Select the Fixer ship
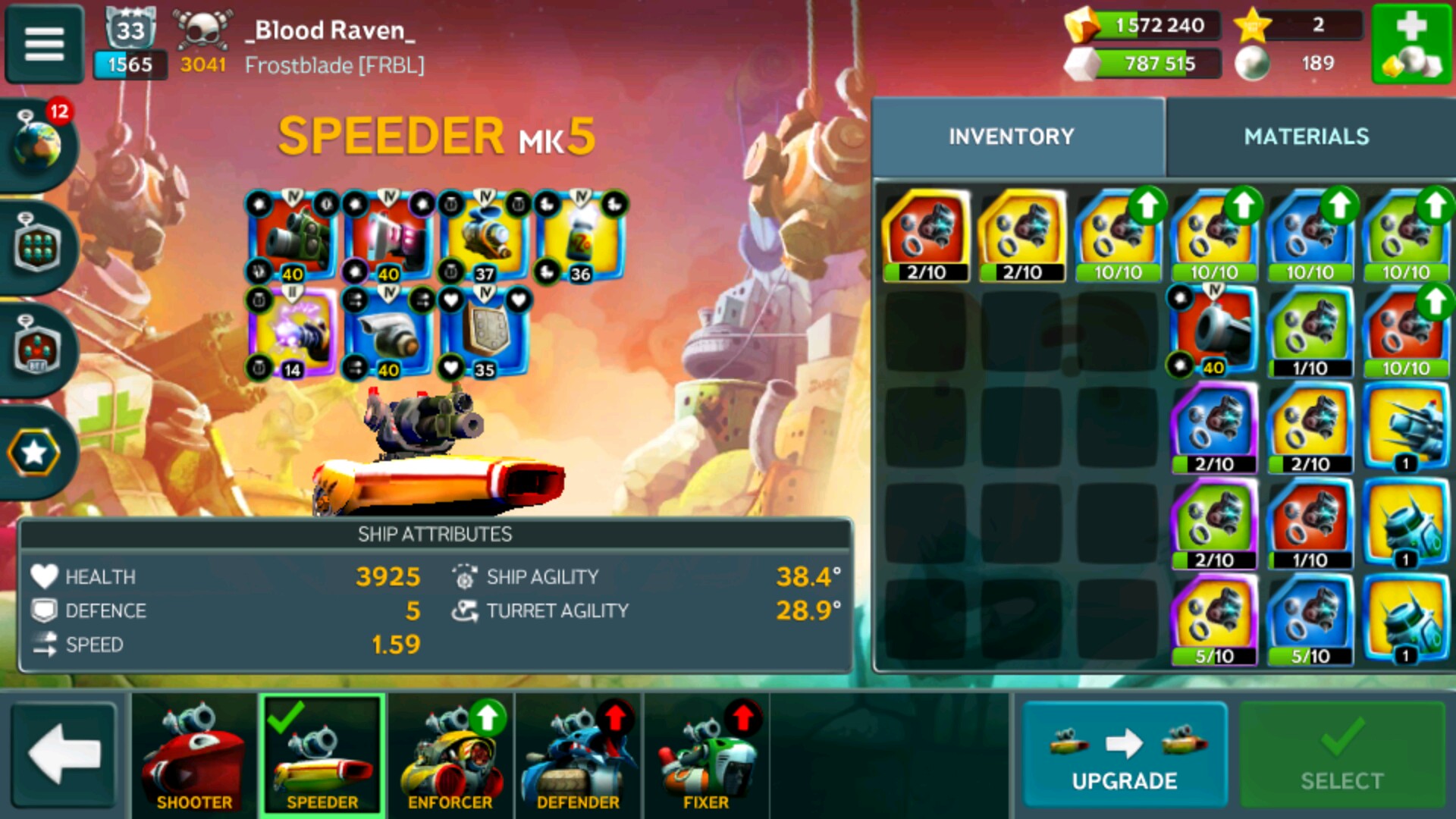Image resolution: width=1456 pixels, height=819 pixels. (x=706, y=755)
